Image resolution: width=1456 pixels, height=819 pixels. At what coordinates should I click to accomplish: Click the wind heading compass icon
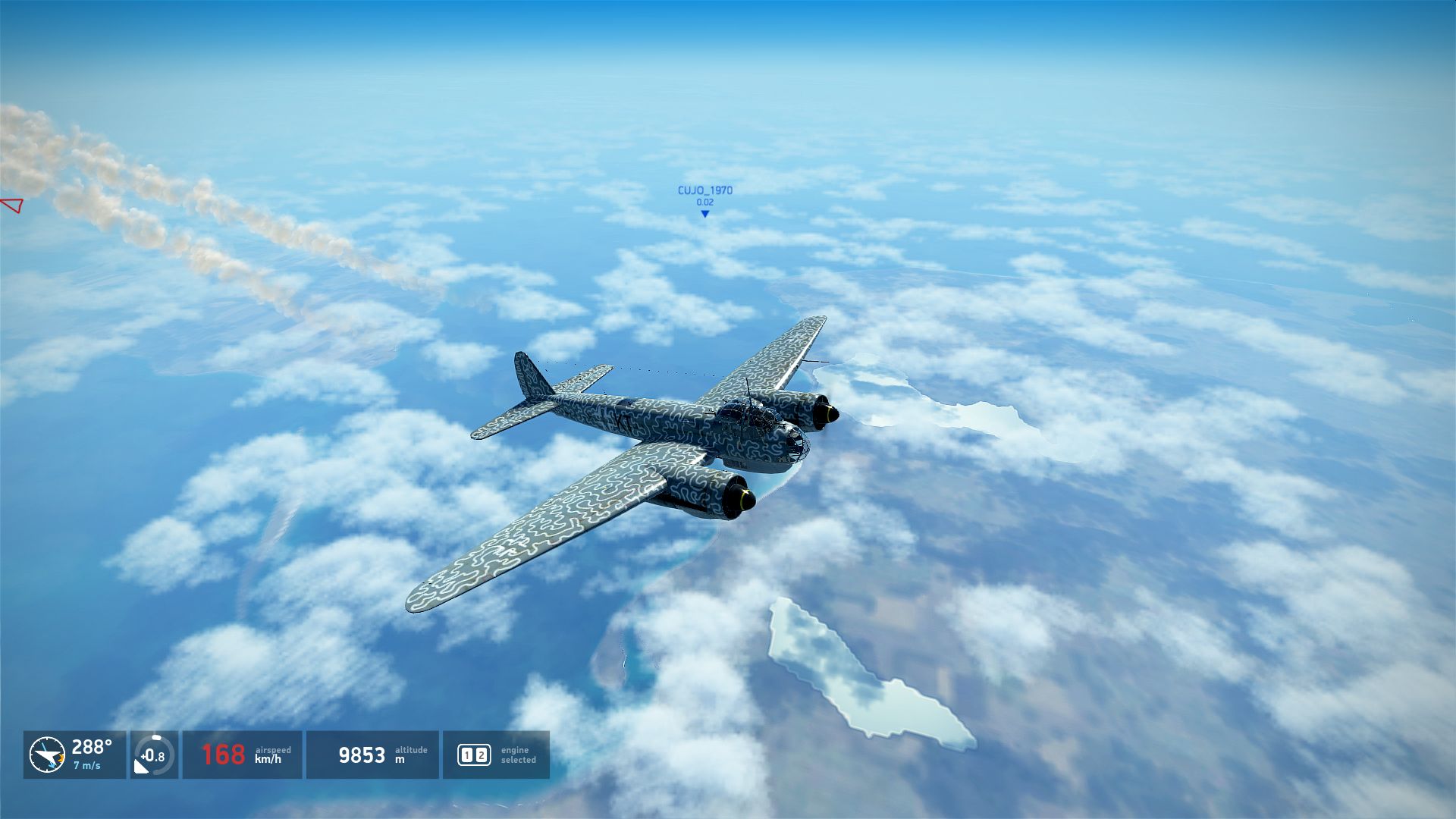pos(47,755)
